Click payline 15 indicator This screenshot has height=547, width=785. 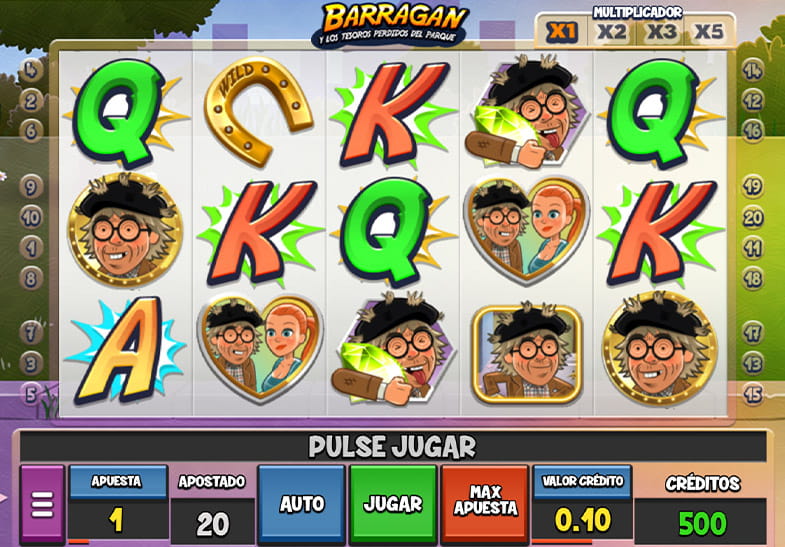753,393
